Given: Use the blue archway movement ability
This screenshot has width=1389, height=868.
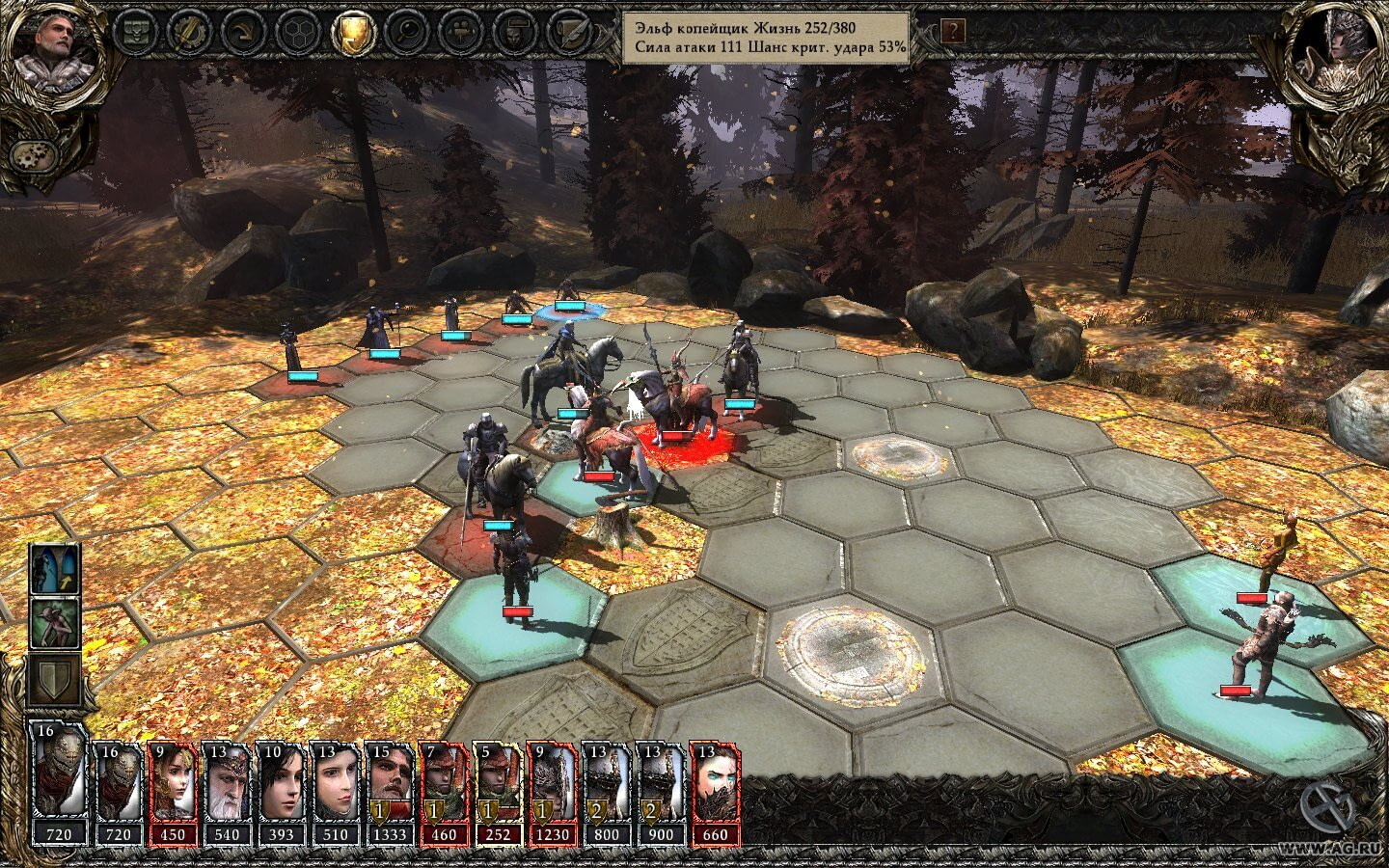Looking at the screenshot, I should [55, 569].
